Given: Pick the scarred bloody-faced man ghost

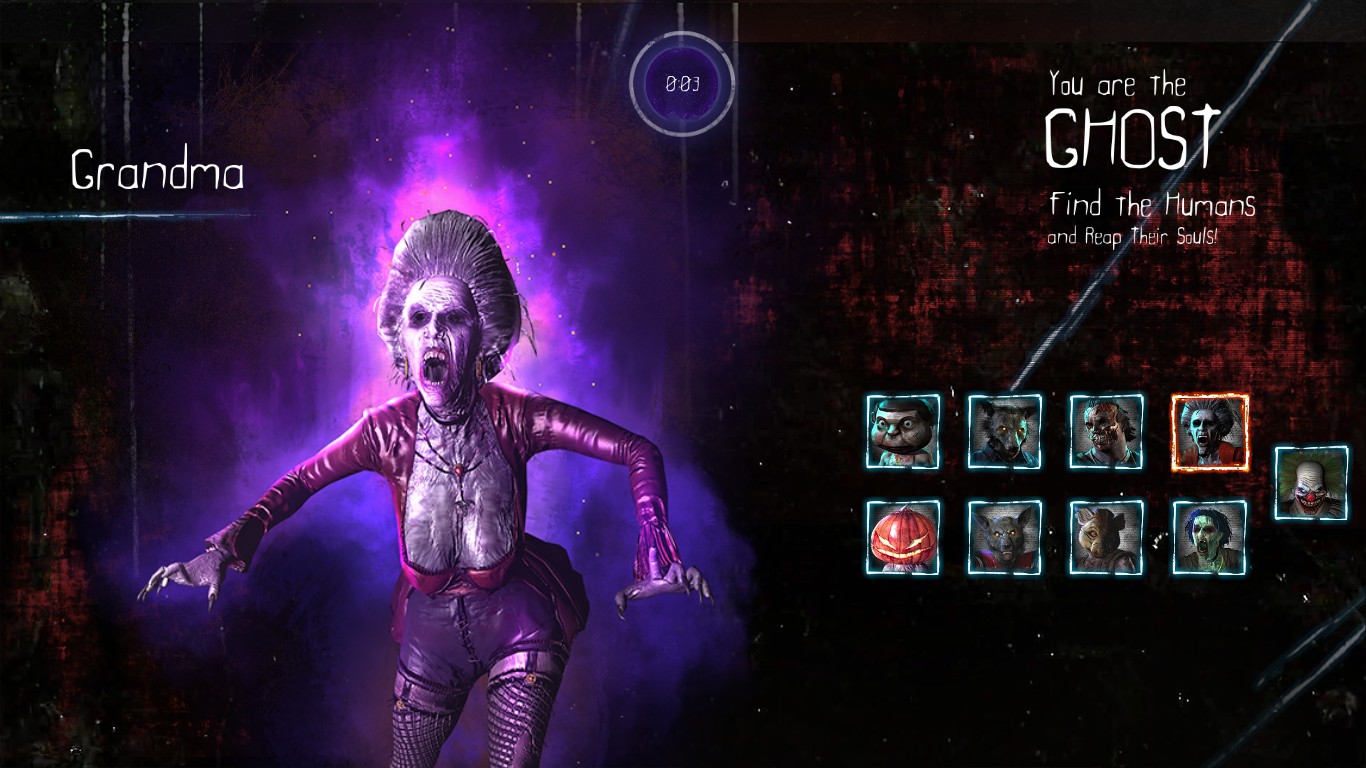Looking at the screenshot, I should coord(1107,431).
